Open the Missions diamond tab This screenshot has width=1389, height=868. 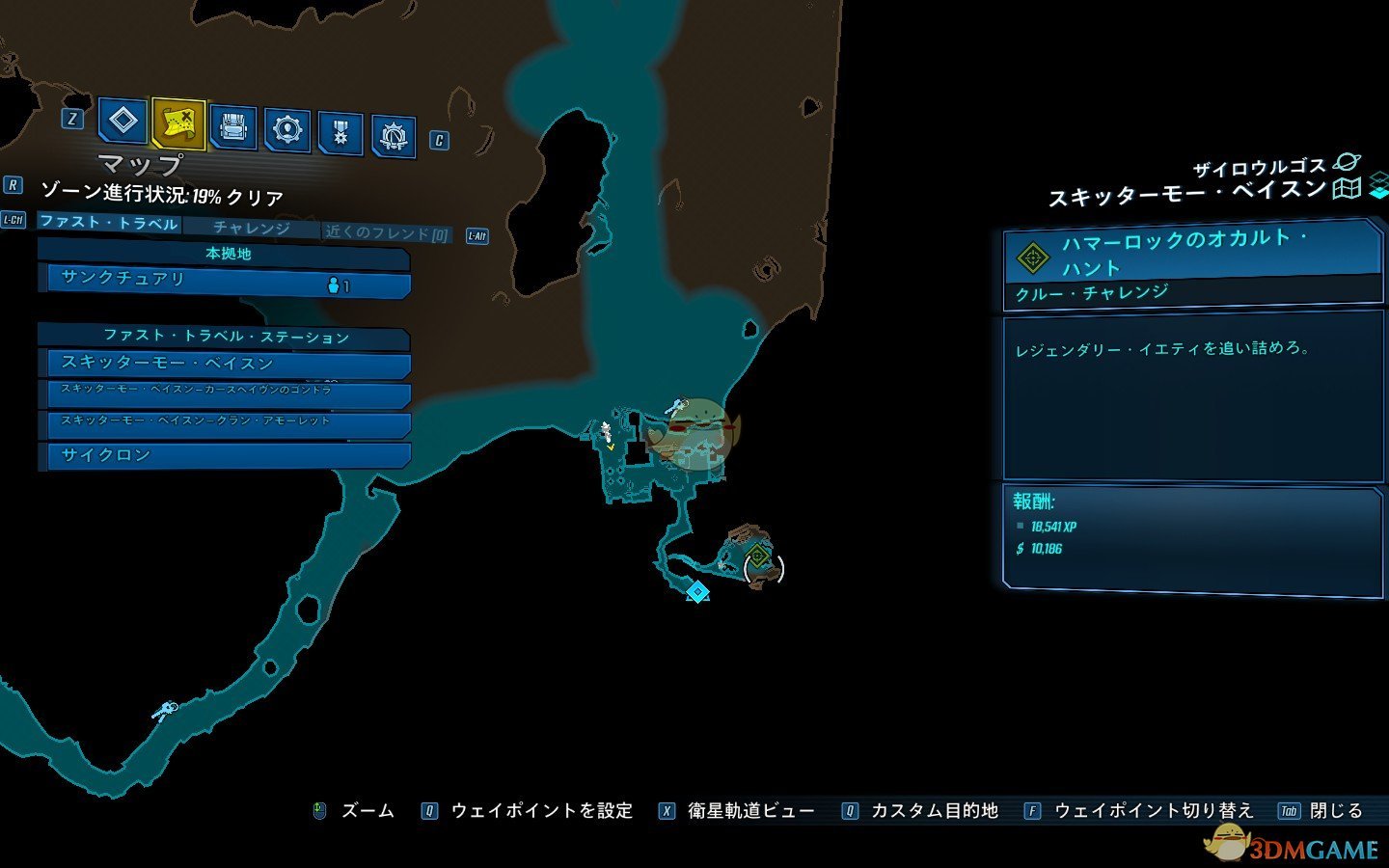pyautogui.click(x=123, y=122)
